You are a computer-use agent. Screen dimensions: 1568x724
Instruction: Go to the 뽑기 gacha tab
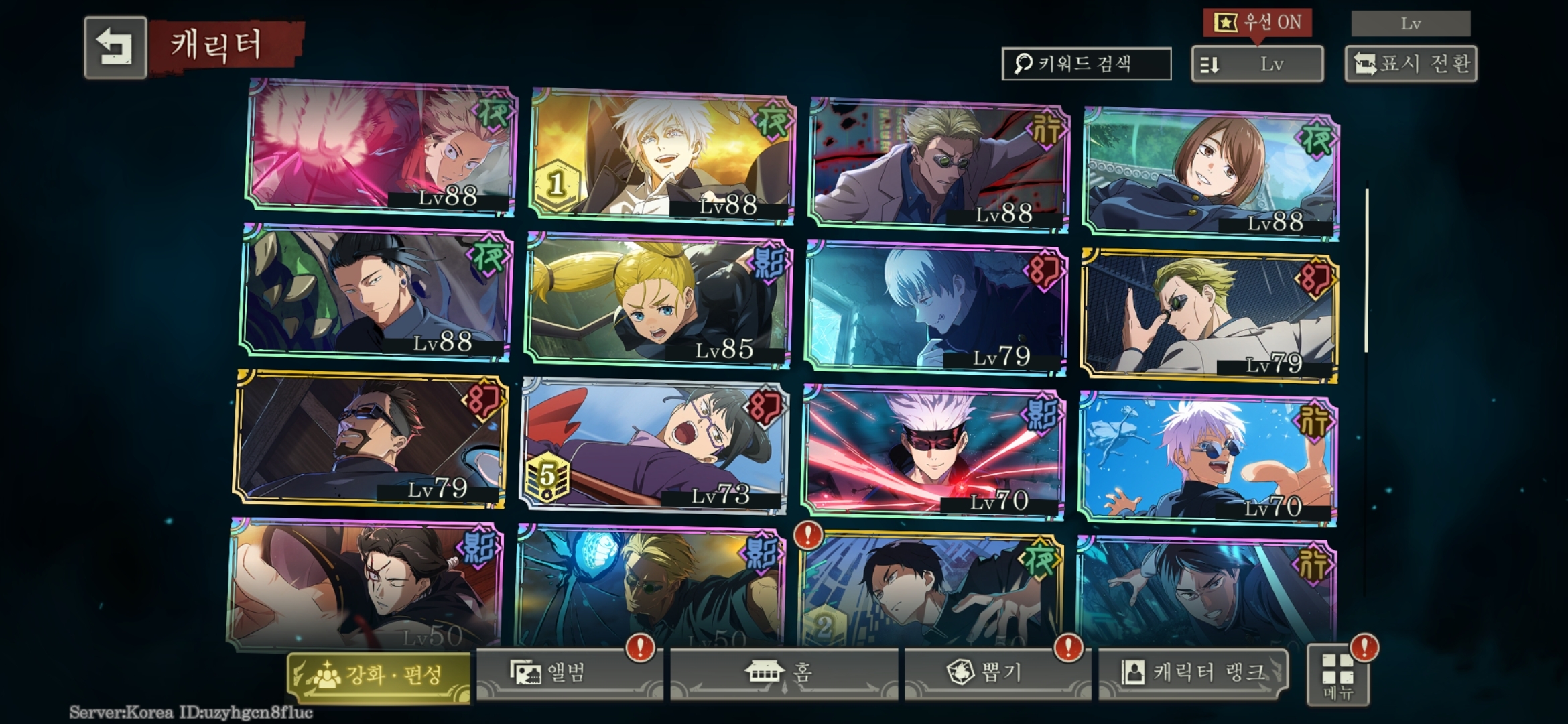pyautogui.click(x=996, y=673)
